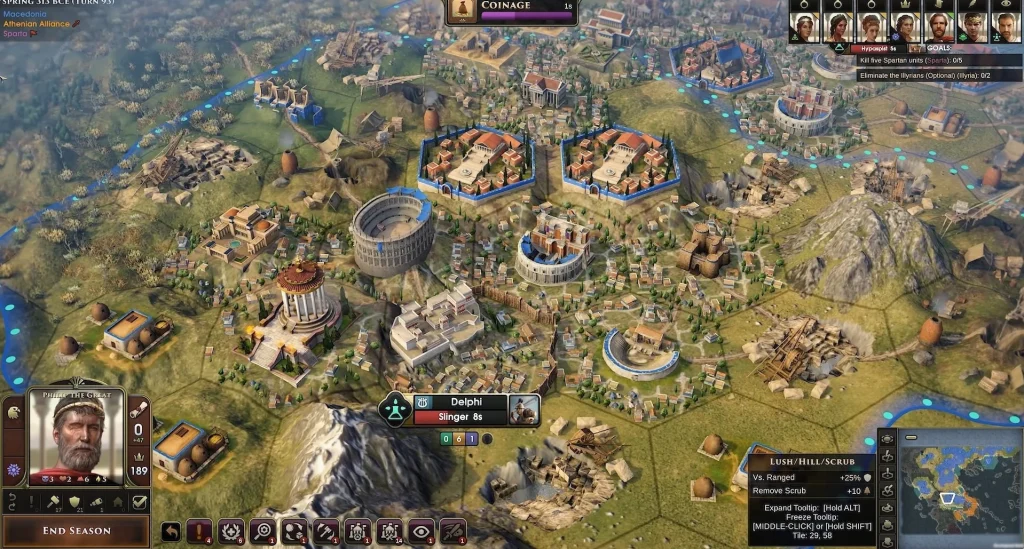Select the hammer build toolbar button
Image resolution: width=1024 pixels, height=549 pixels.
[x=327, y=531]
